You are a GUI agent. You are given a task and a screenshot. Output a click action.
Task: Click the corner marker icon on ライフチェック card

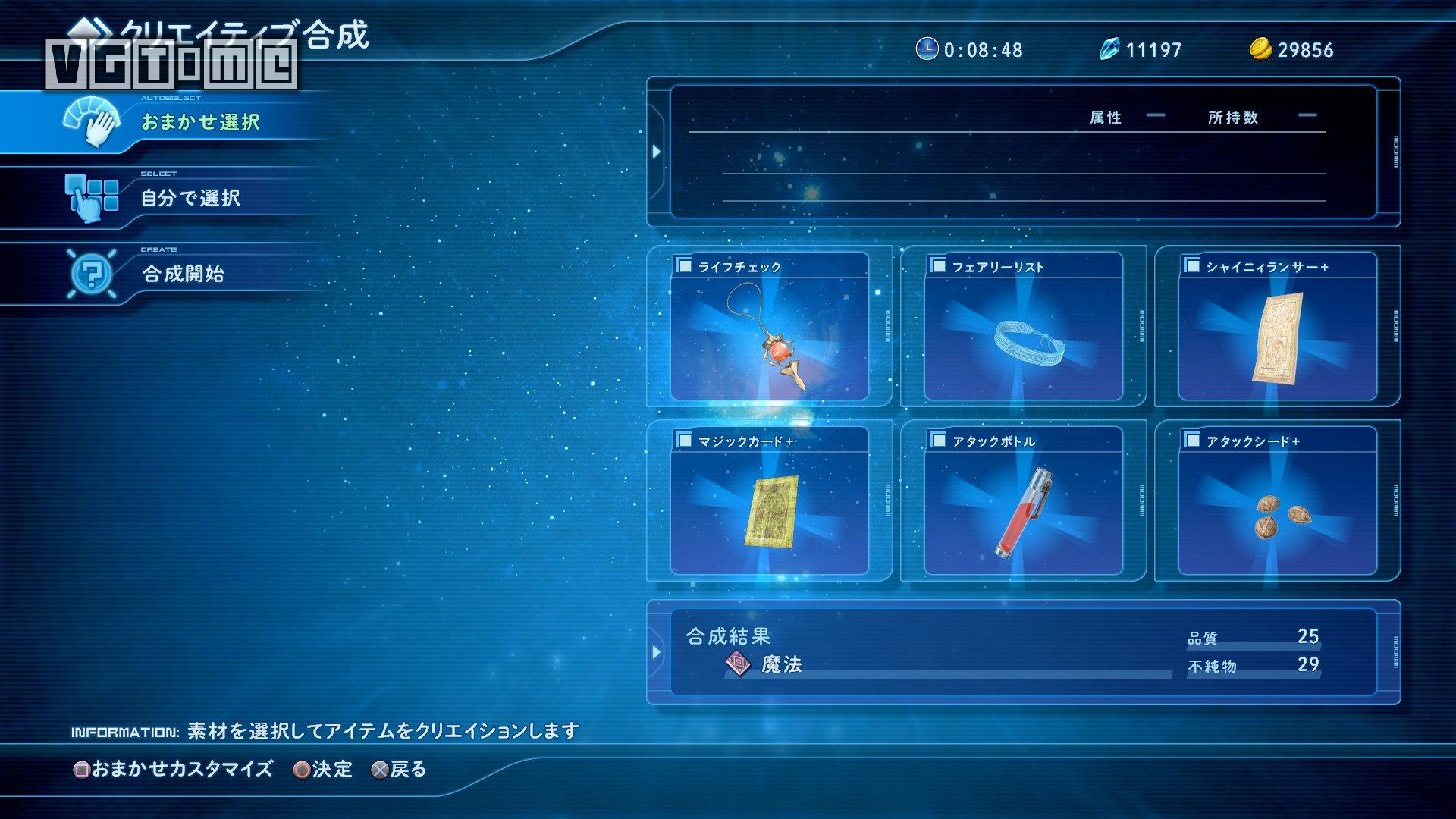tap(682, 265)
